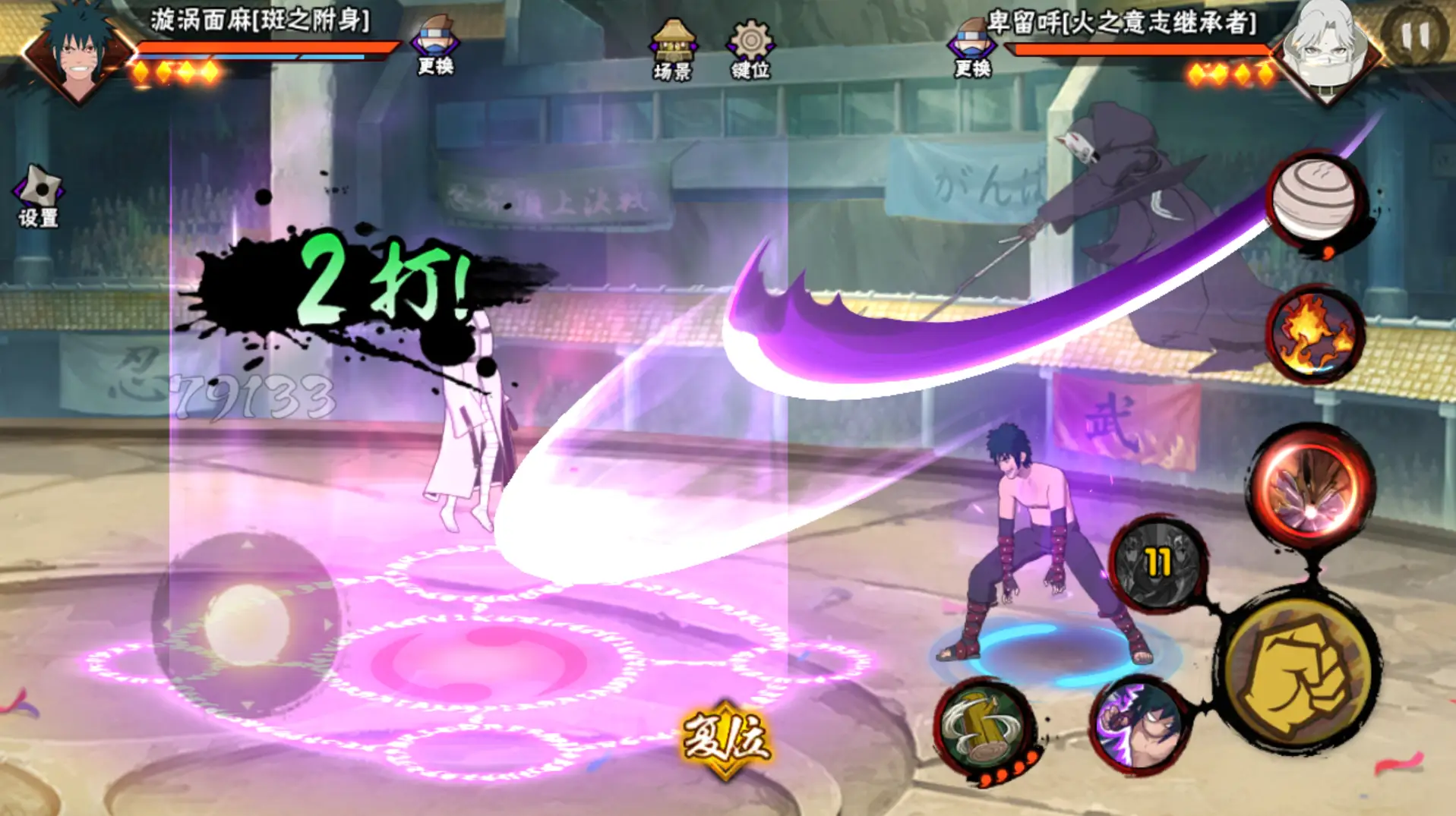Use the wooden log substitution skill
The width and height of the screenshot is (1456, 816).
985,728
